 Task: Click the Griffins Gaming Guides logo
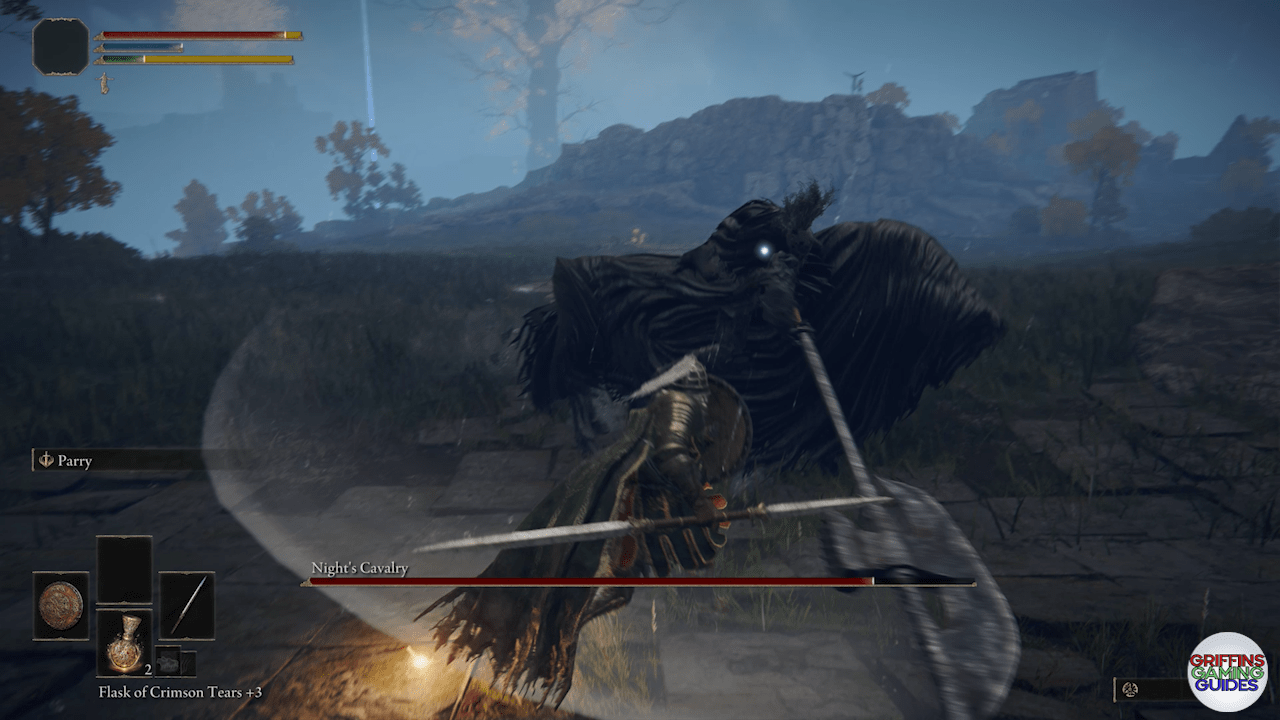[x=1227, y=672]
